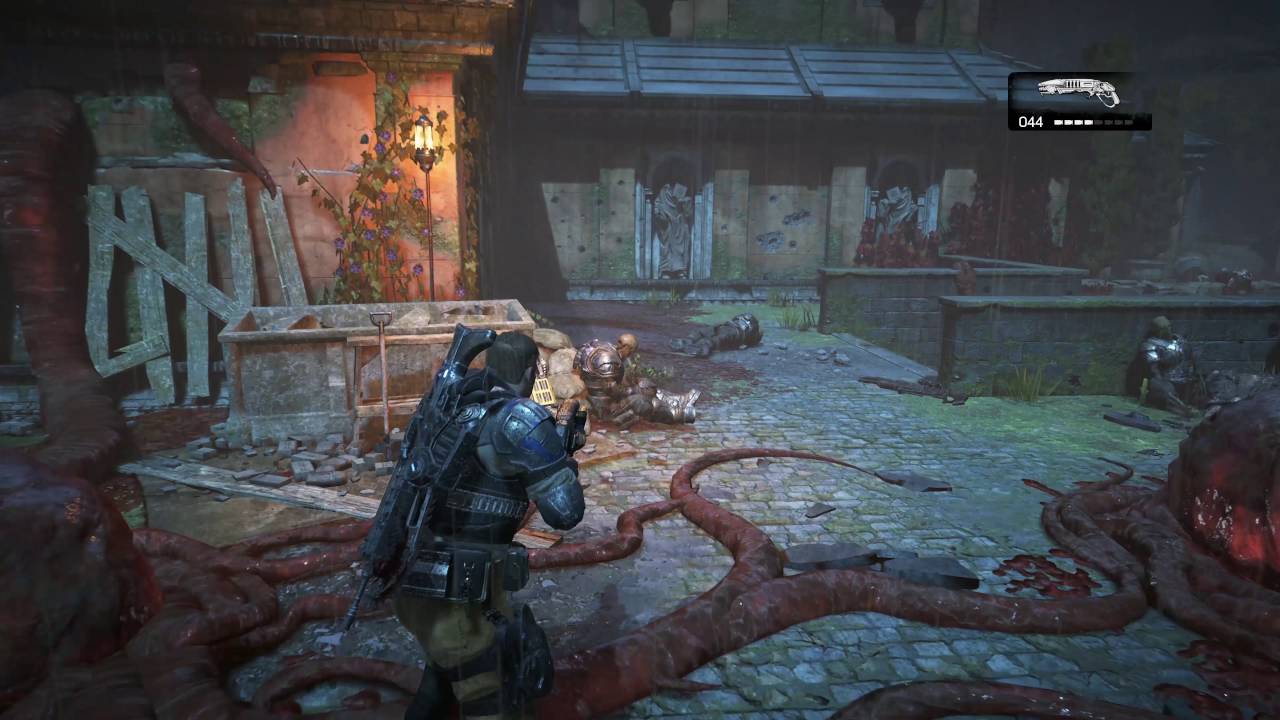The width and height of the screenshot is (1280, 720).
Task: Click the ammo counter showing 044
Action: tap(1030, 121)
